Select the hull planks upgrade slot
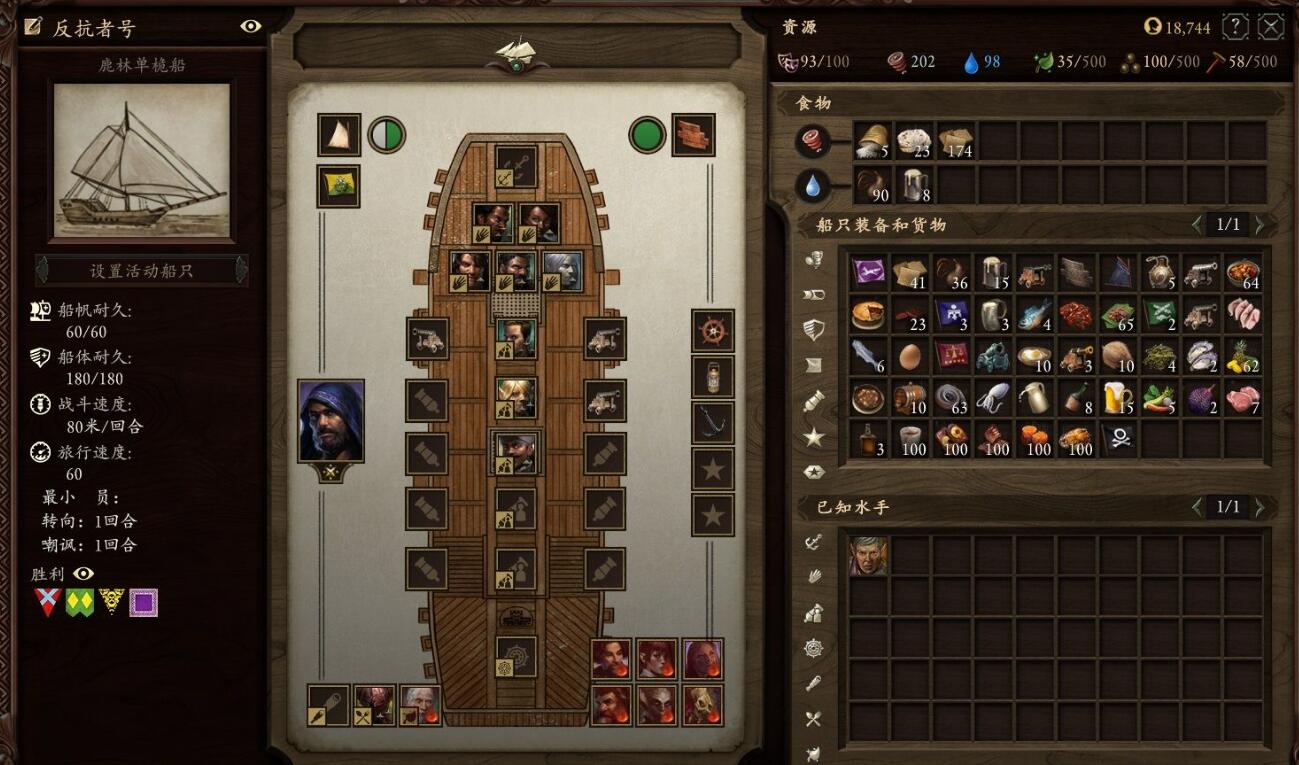Screen dimensions: 1299x765 [x=692, y=134]
